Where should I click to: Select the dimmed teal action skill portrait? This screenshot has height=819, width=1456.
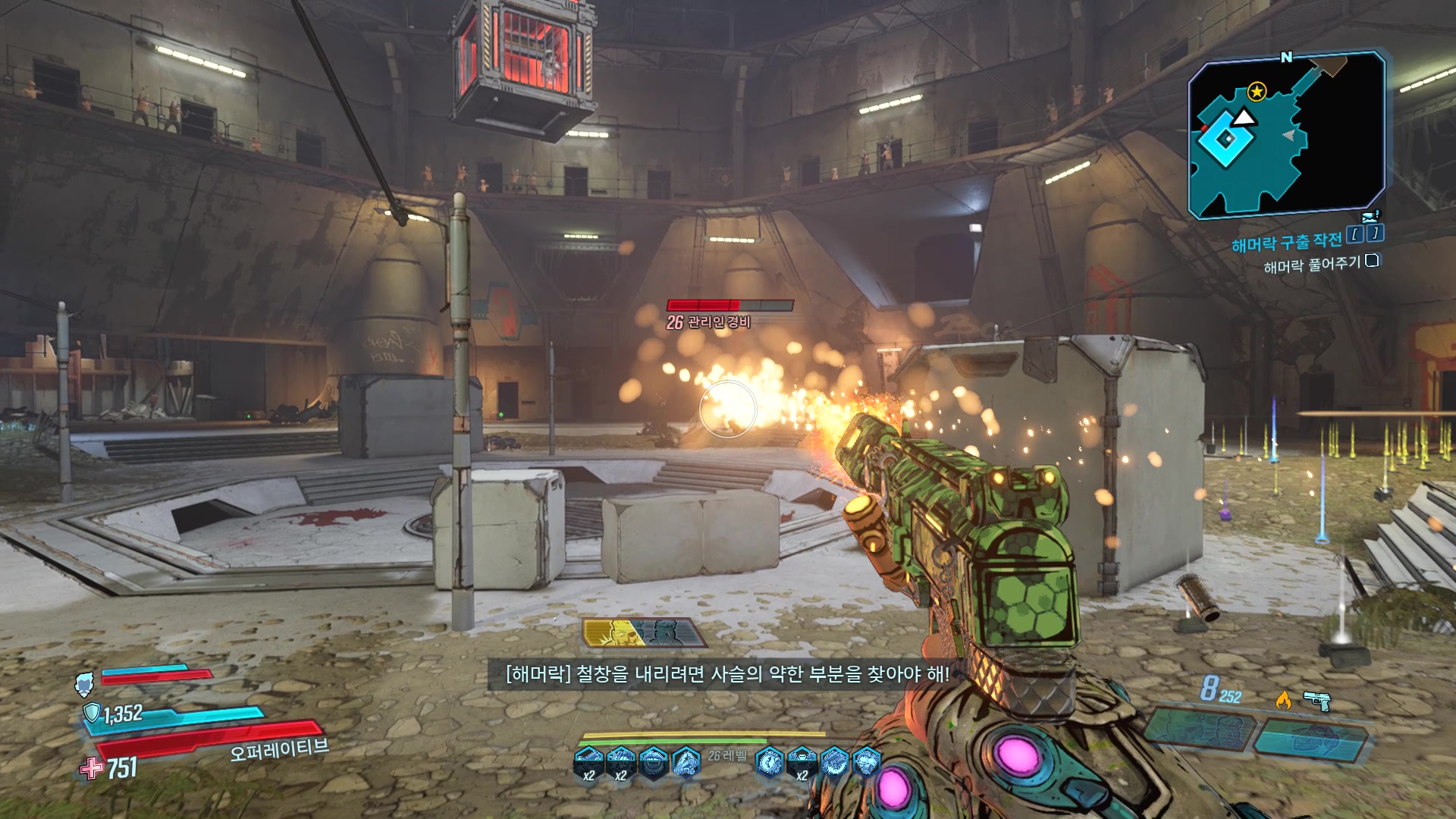tap(667, 632)
